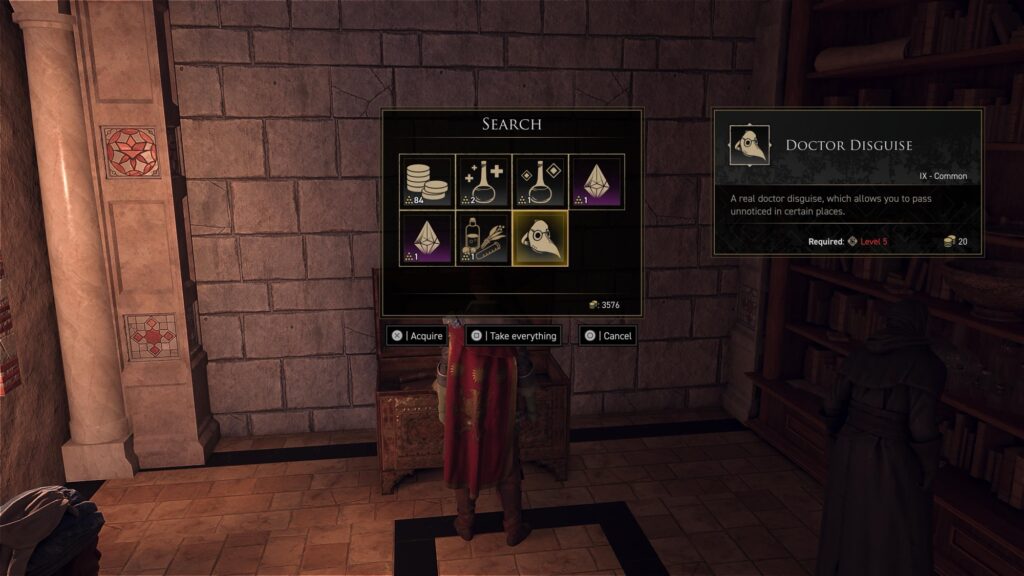The height and width of the screenshot is (576, 1024).
Task: Acquire the selected item
Action: click(417, 336)
